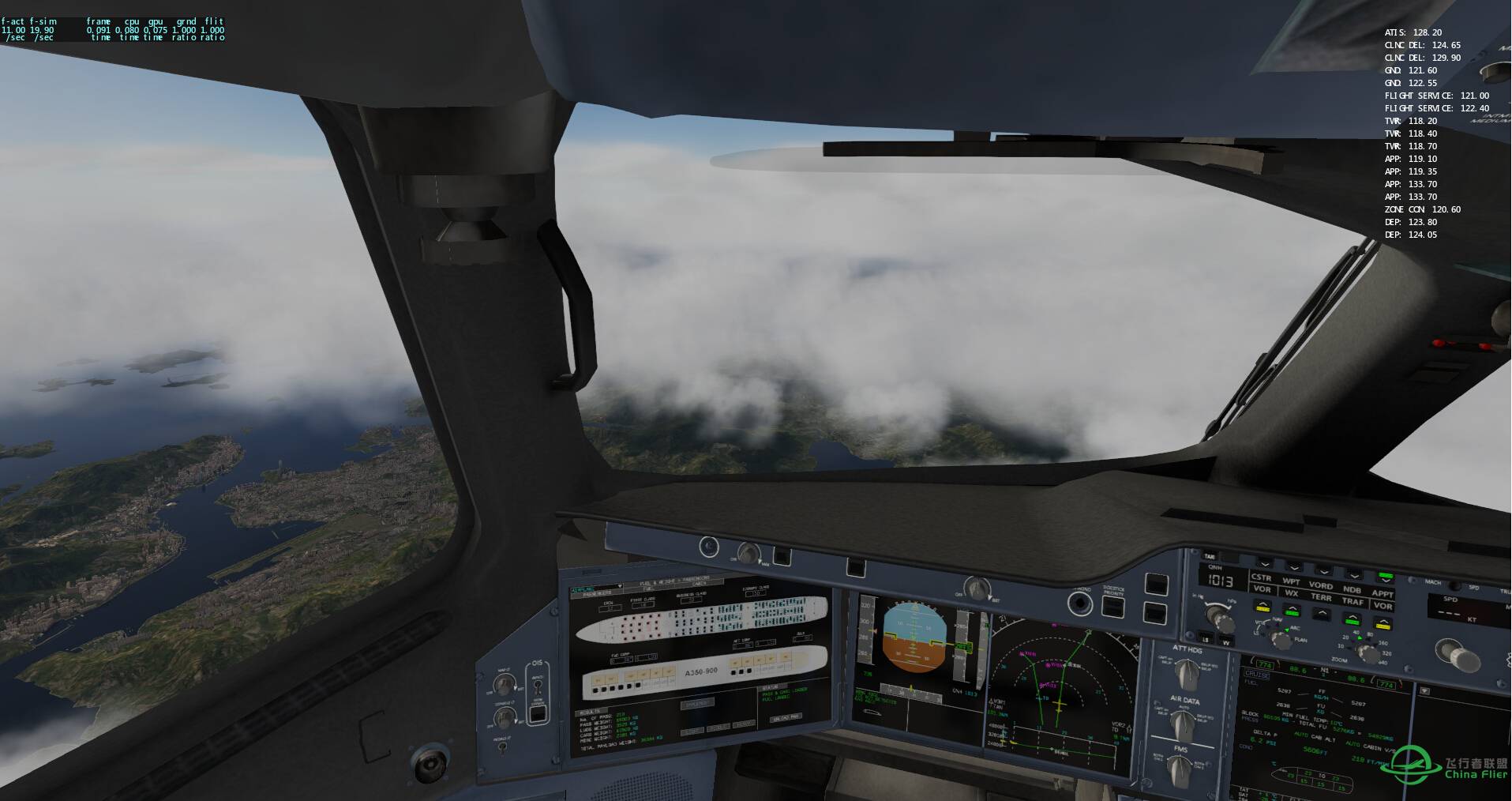1512x801 pixels.
Task: Click the BUSINESS CLASS passenger count field
Action: [690, 600]
